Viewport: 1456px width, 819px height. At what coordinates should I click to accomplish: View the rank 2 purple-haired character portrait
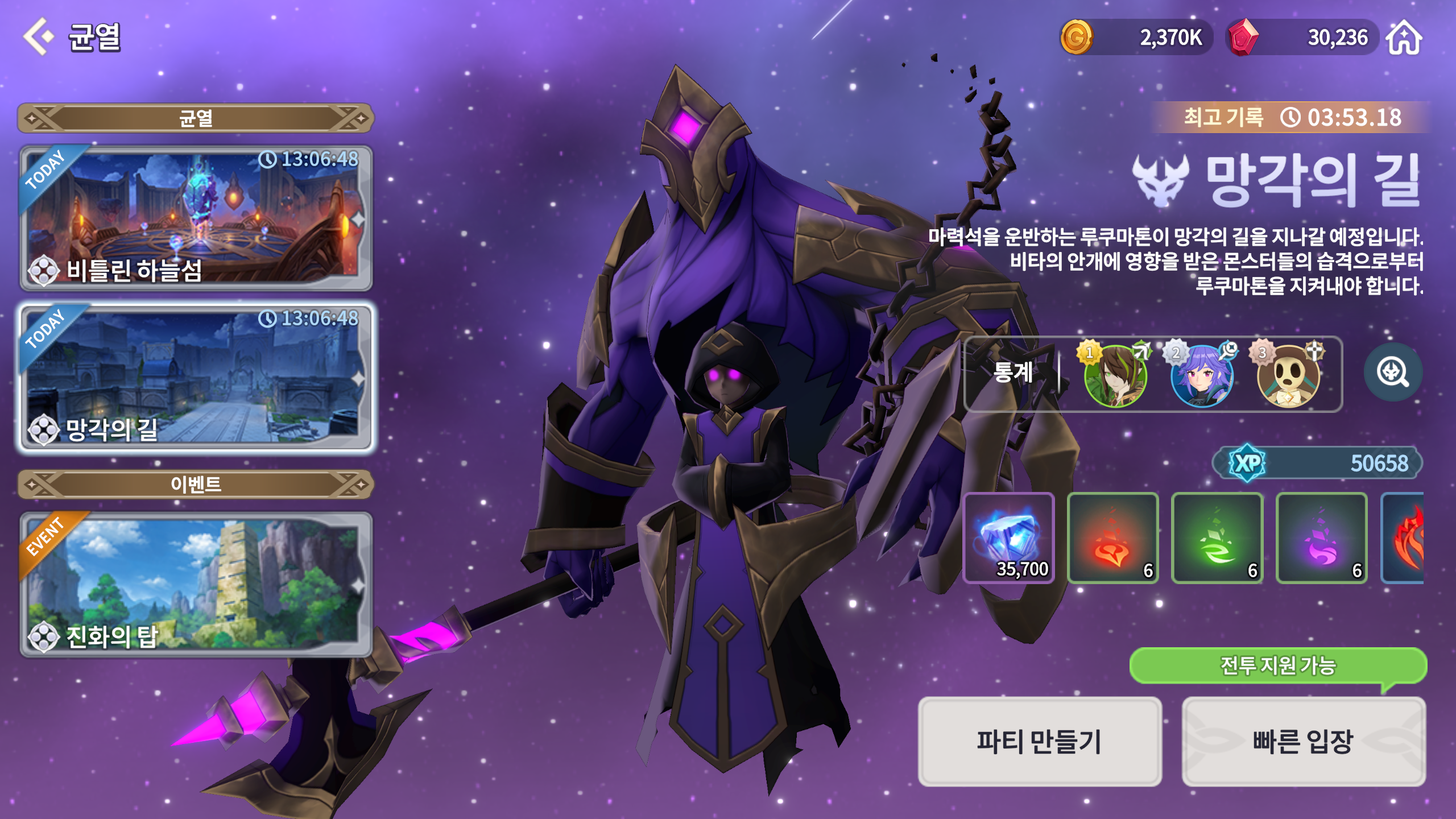coord(1201,375)
